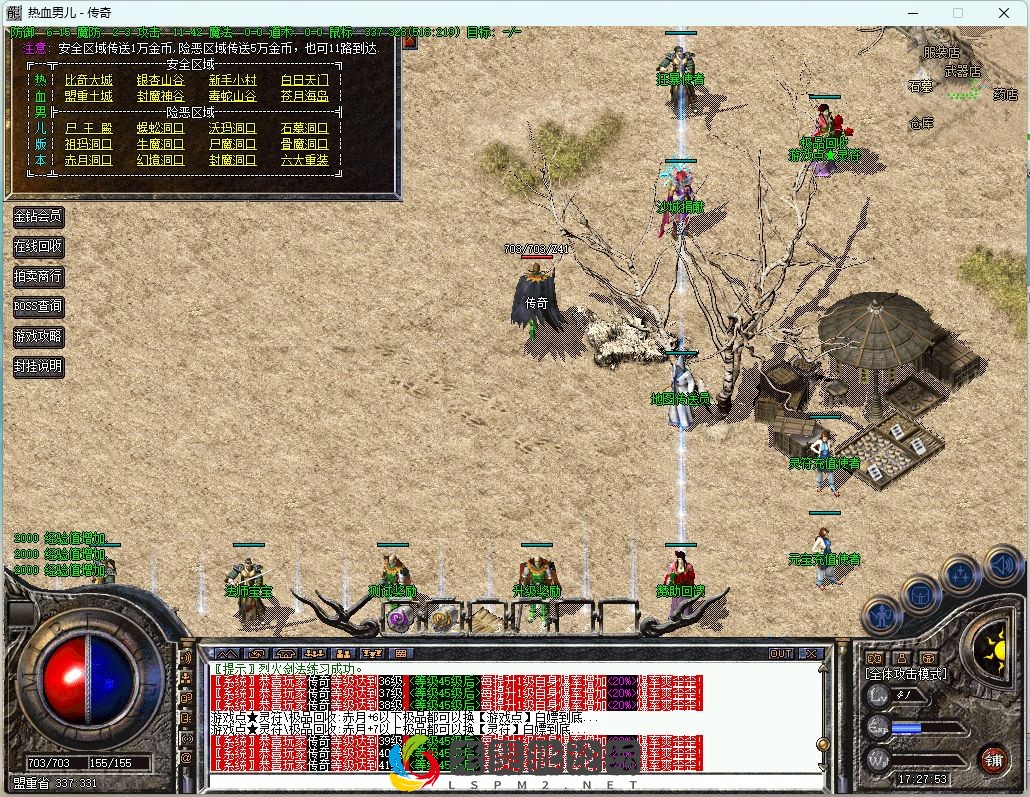Show the BOSS查询 lookup

pyautogui.click(x=38, y=306)
